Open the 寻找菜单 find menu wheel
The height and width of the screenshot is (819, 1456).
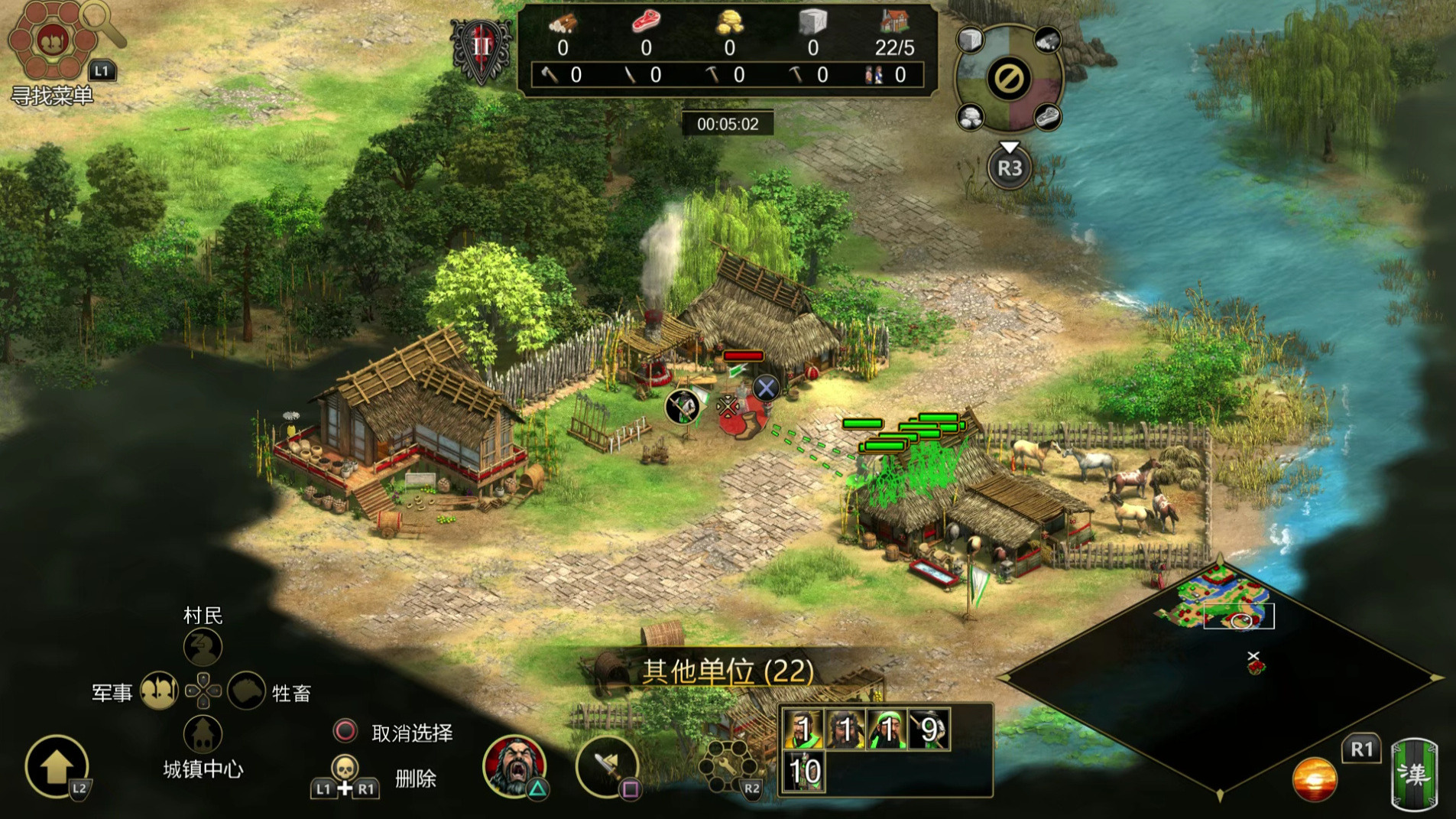52,41
